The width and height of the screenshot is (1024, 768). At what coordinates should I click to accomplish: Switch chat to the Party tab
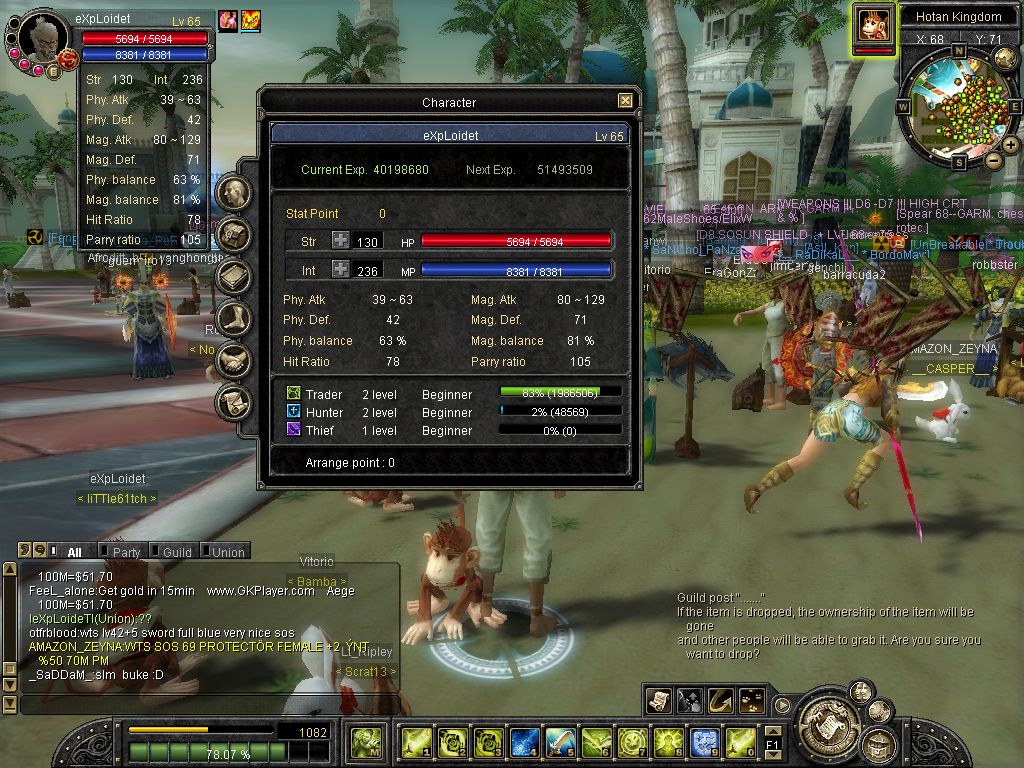pos(125,552)
